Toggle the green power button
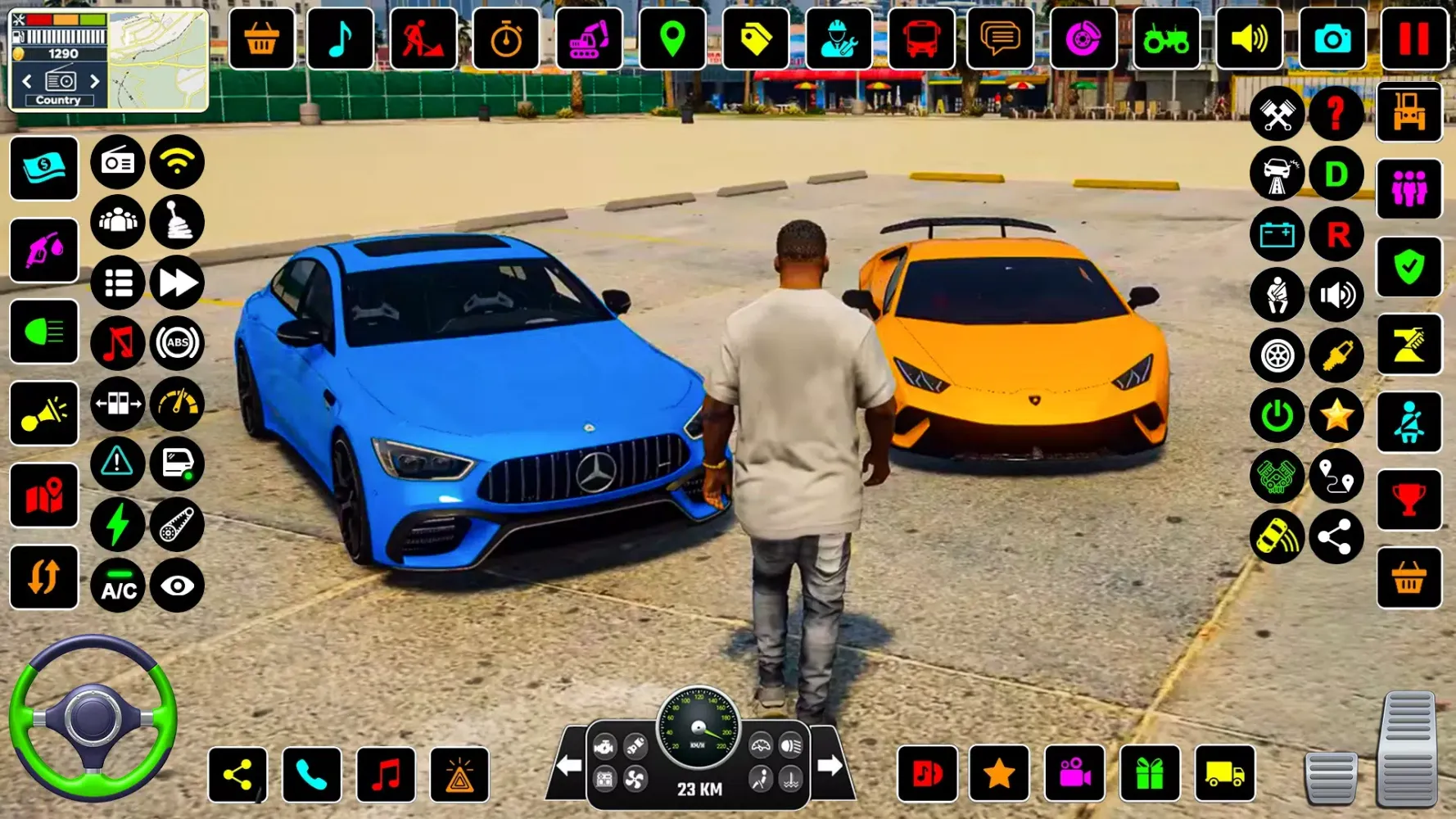 pos(1277,416)
